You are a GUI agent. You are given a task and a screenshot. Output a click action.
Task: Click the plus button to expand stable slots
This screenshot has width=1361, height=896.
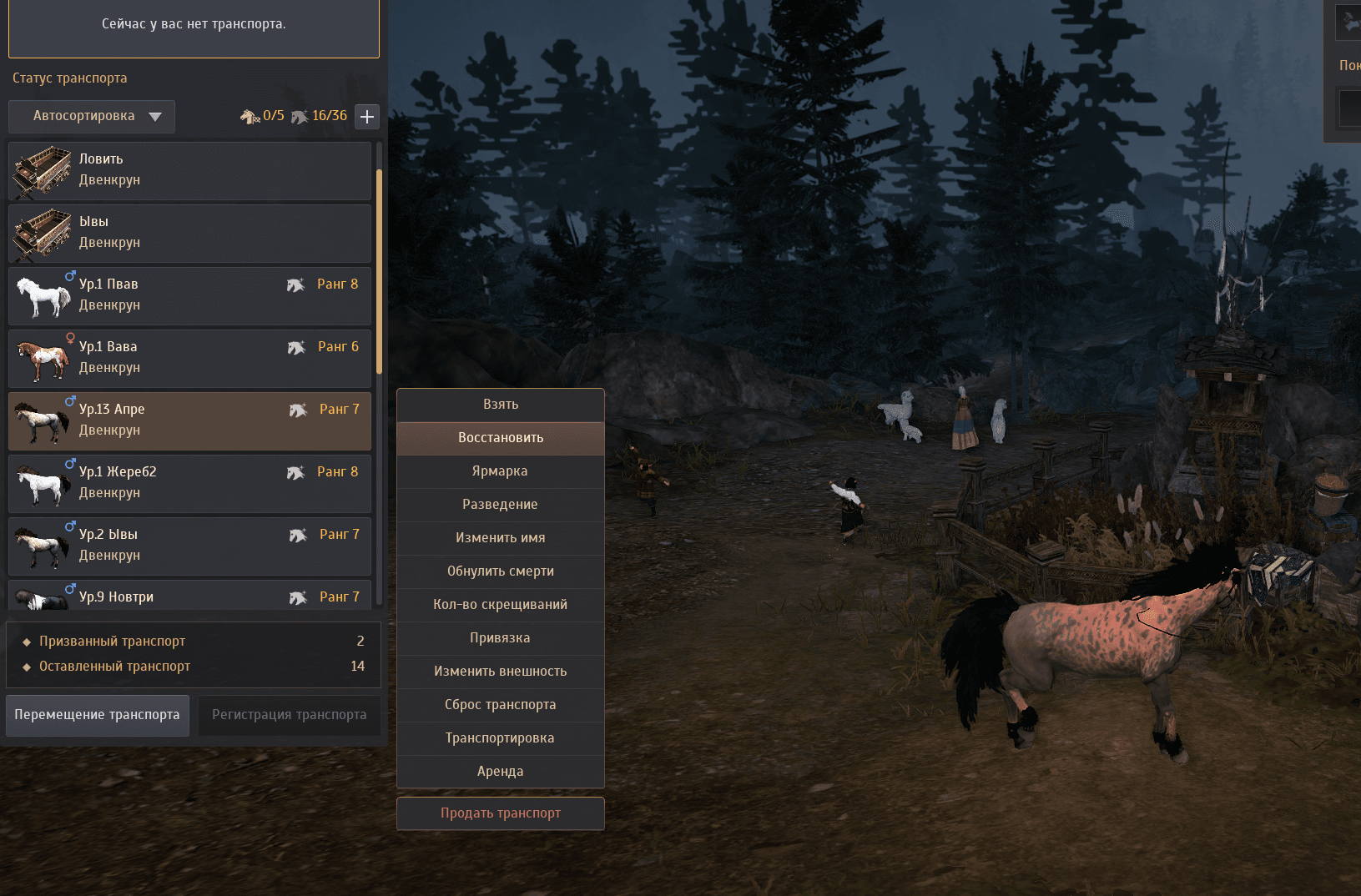(x=367, y=117)
